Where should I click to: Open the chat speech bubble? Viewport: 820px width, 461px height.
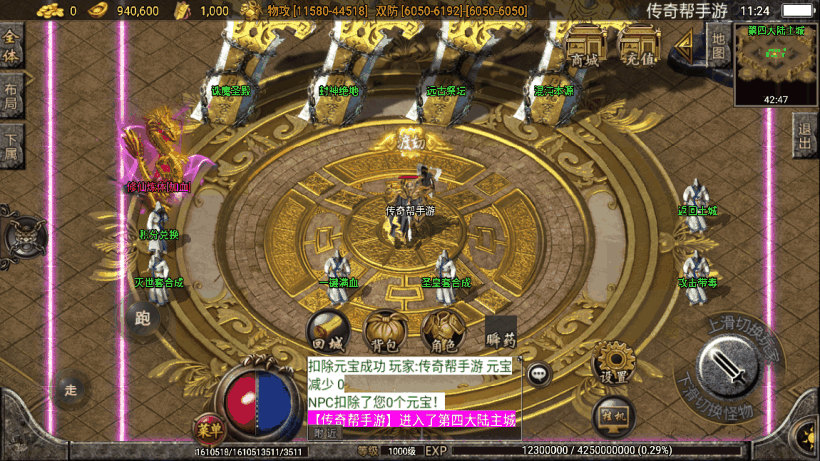[x=540, y=373]
